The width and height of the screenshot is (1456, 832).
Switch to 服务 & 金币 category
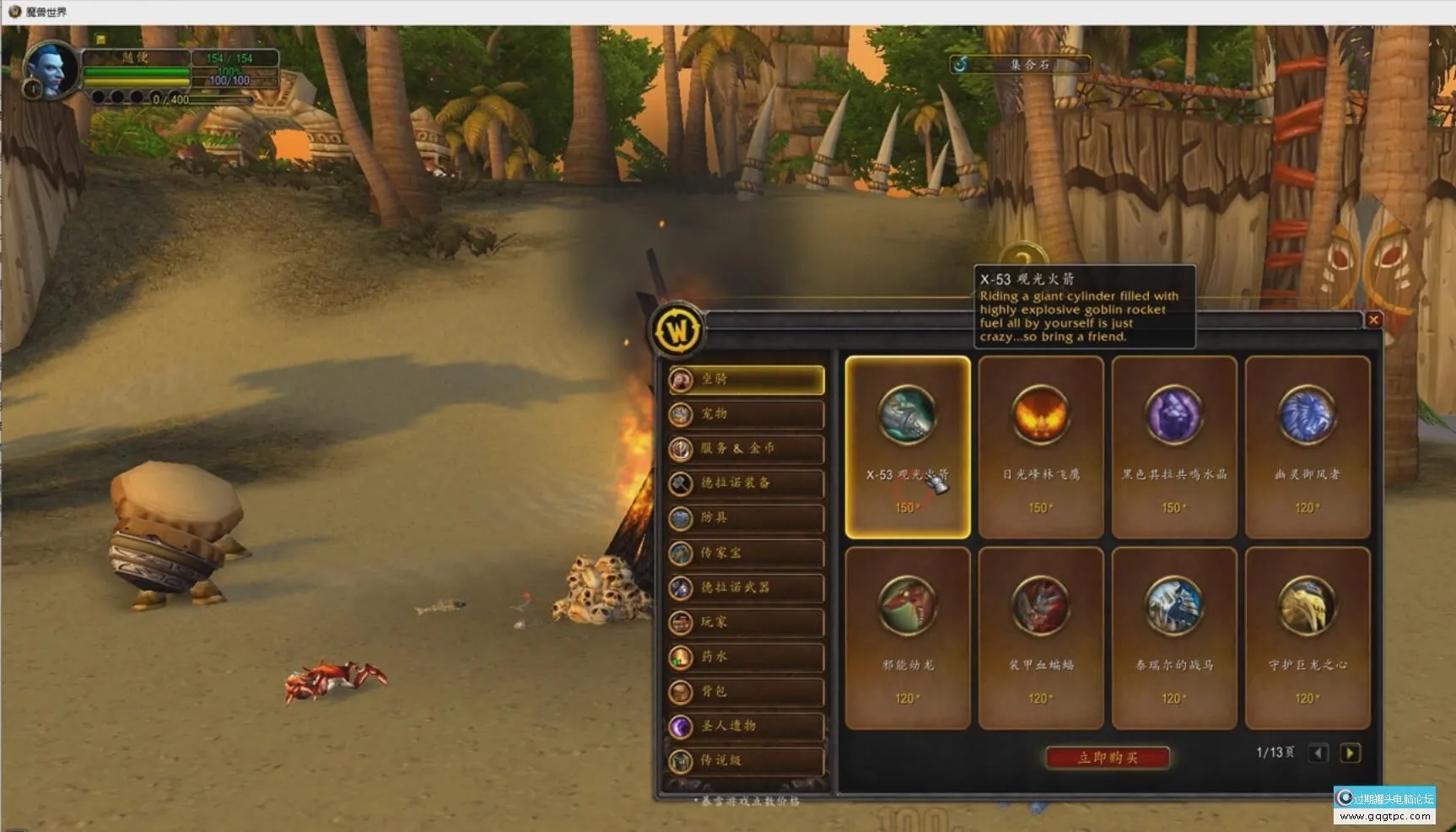click(x=746, y=449)
